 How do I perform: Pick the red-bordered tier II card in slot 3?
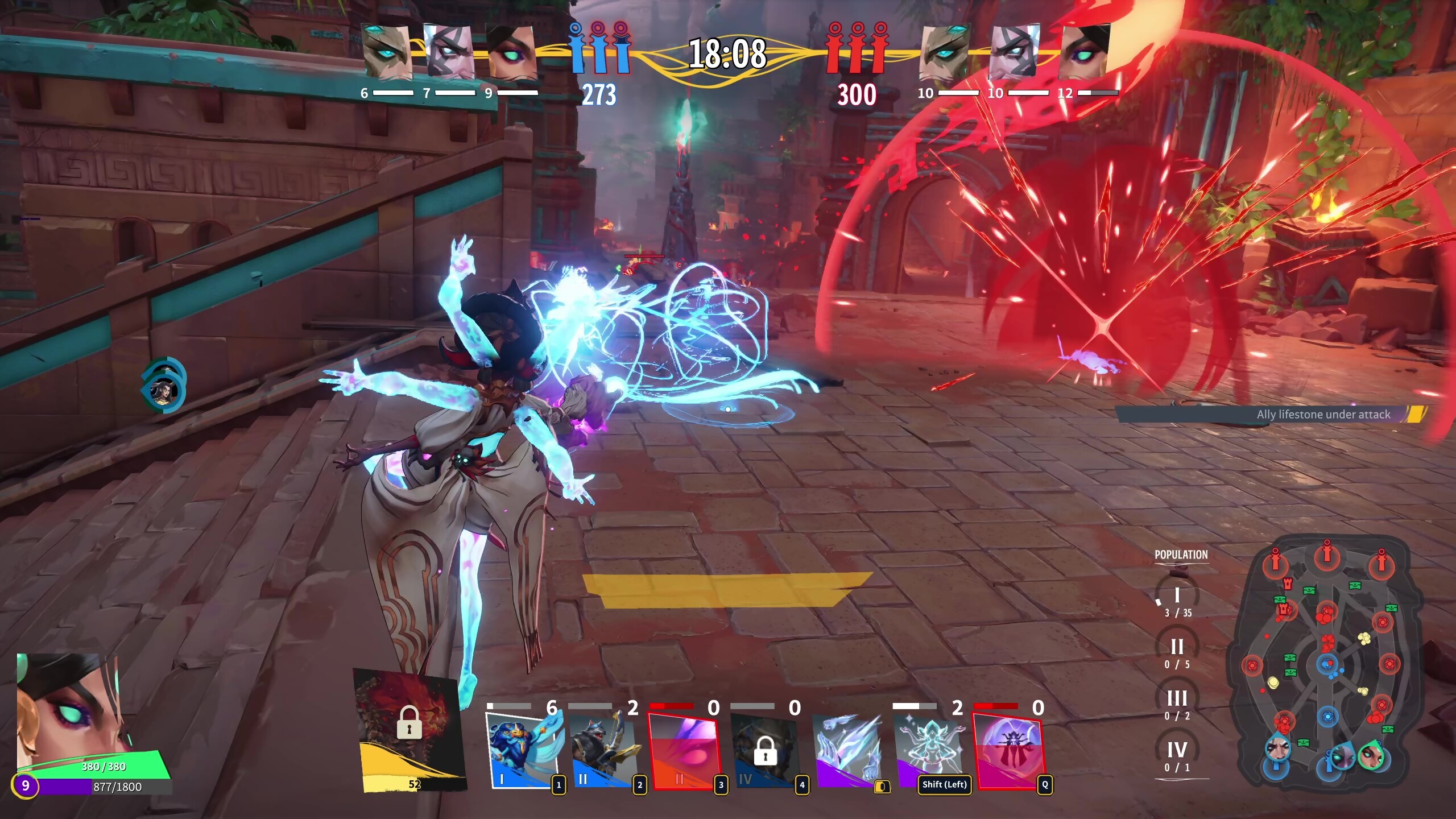point(683,751)
